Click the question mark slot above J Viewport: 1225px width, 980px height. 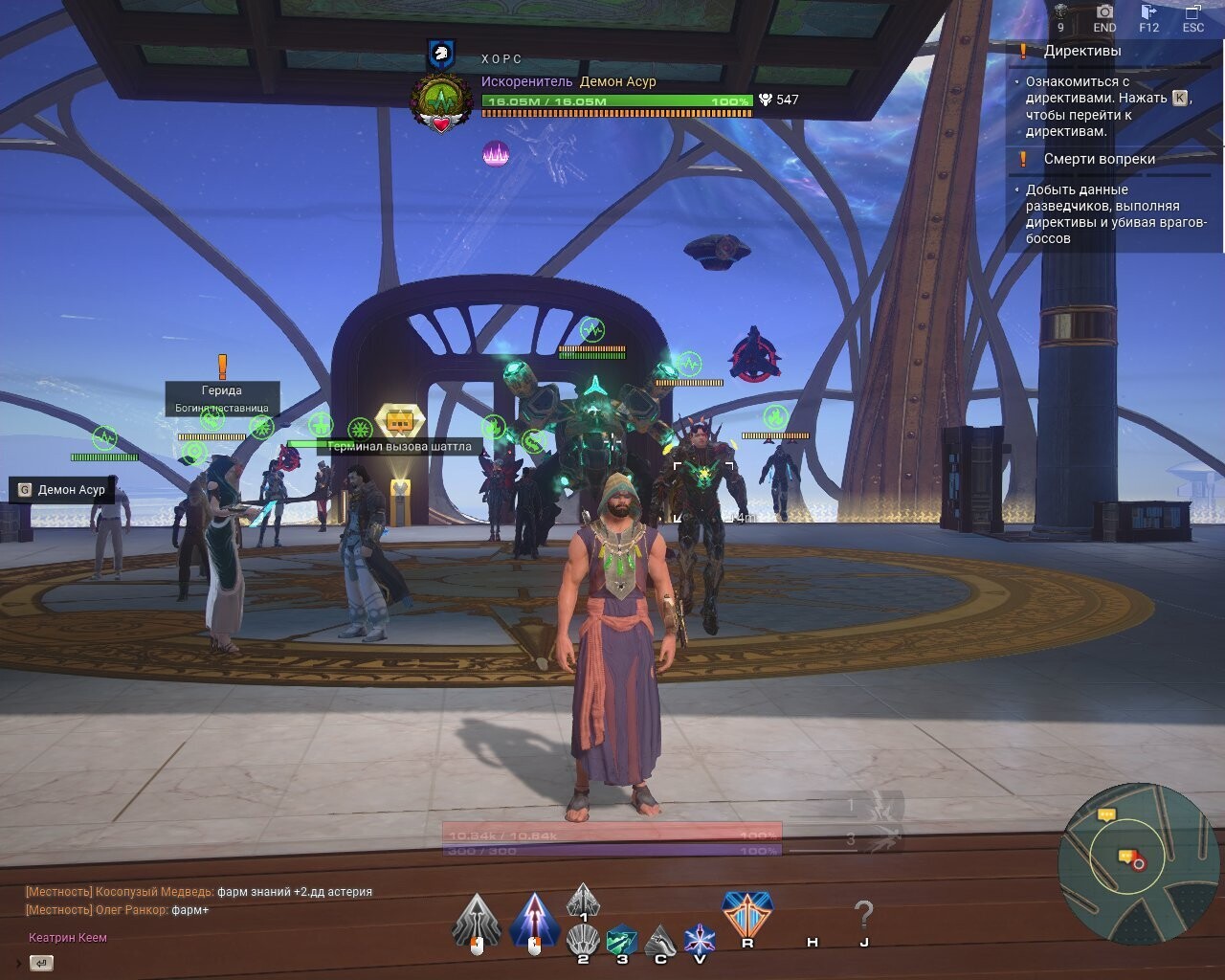863,915
